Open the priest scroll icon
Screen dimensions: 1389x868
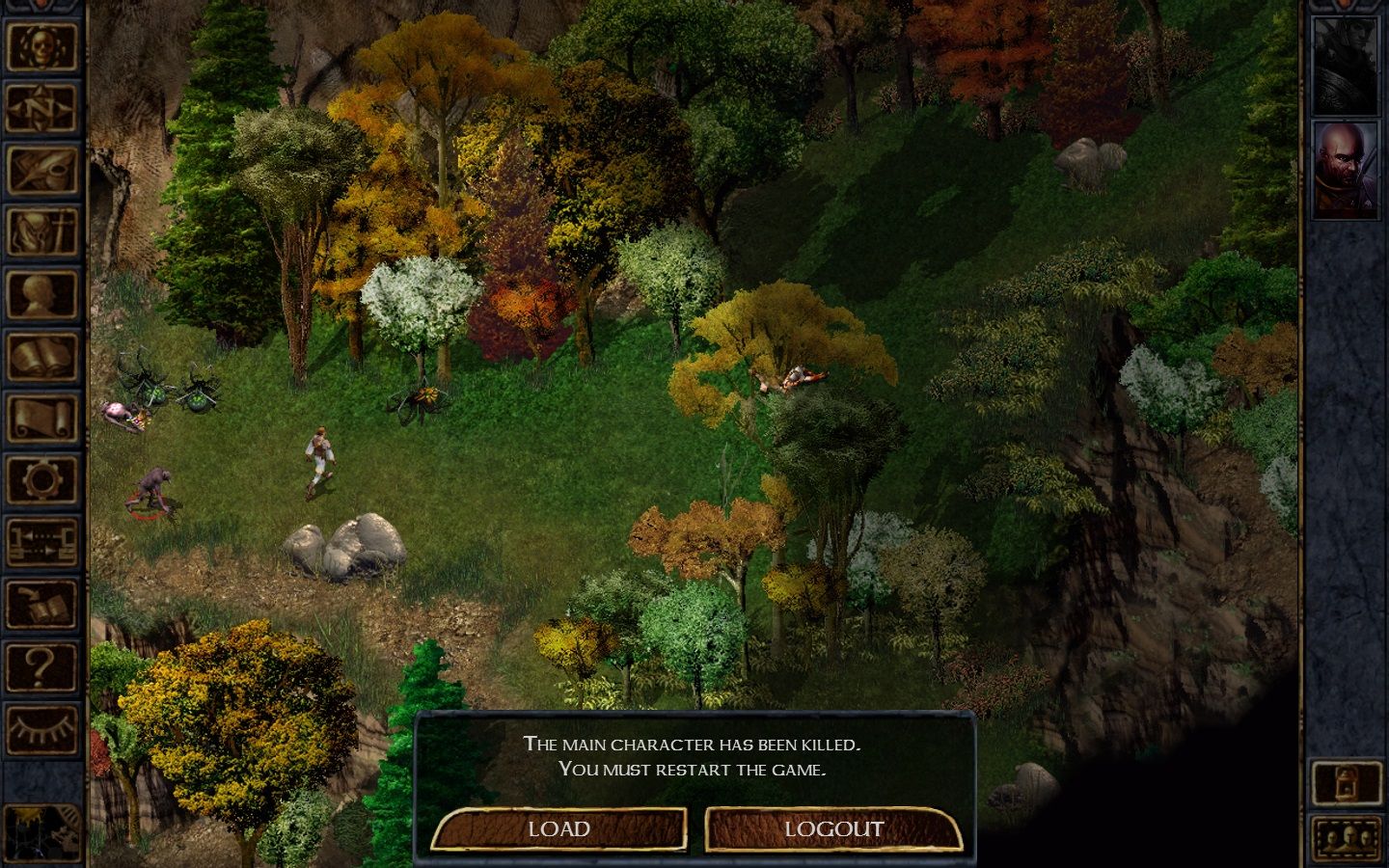pyautogui.click(x=42, y=420)
